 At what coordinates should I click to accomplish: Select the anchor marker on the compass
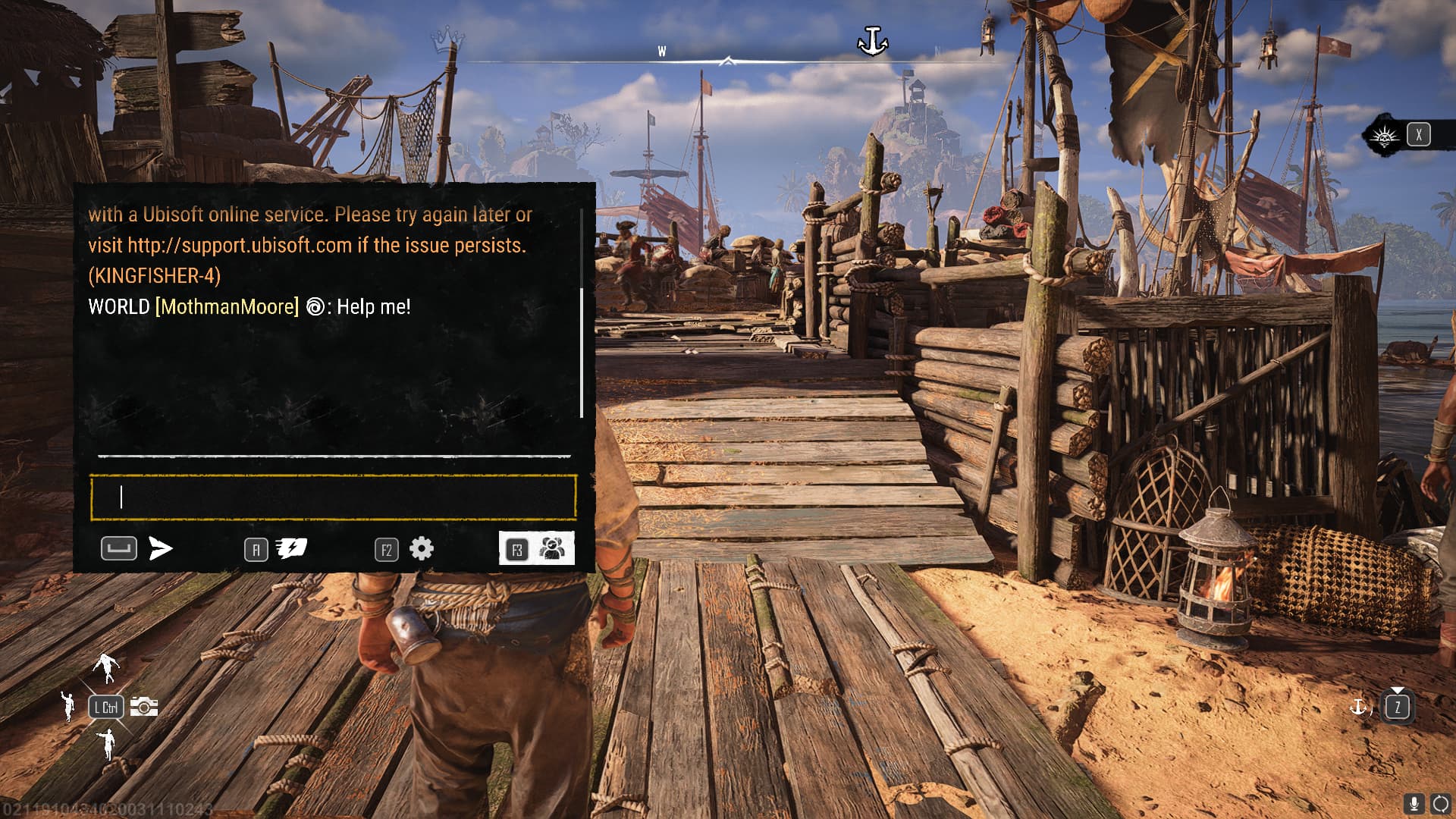pyautogui.click(x=872, y=41)
